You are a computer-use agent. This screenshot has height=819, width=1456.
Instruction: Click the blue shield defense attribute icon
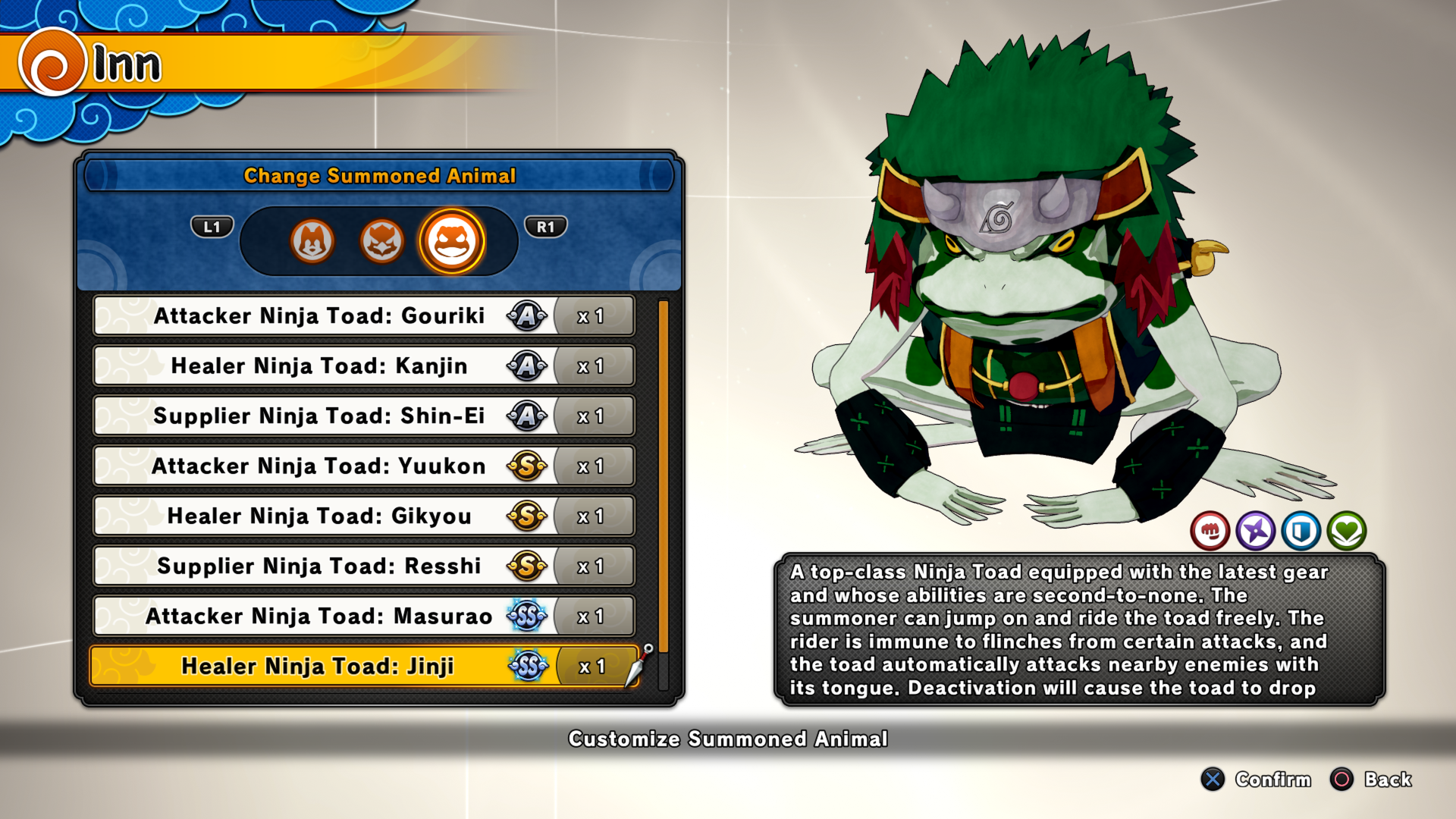click(x=1301, y=531)
